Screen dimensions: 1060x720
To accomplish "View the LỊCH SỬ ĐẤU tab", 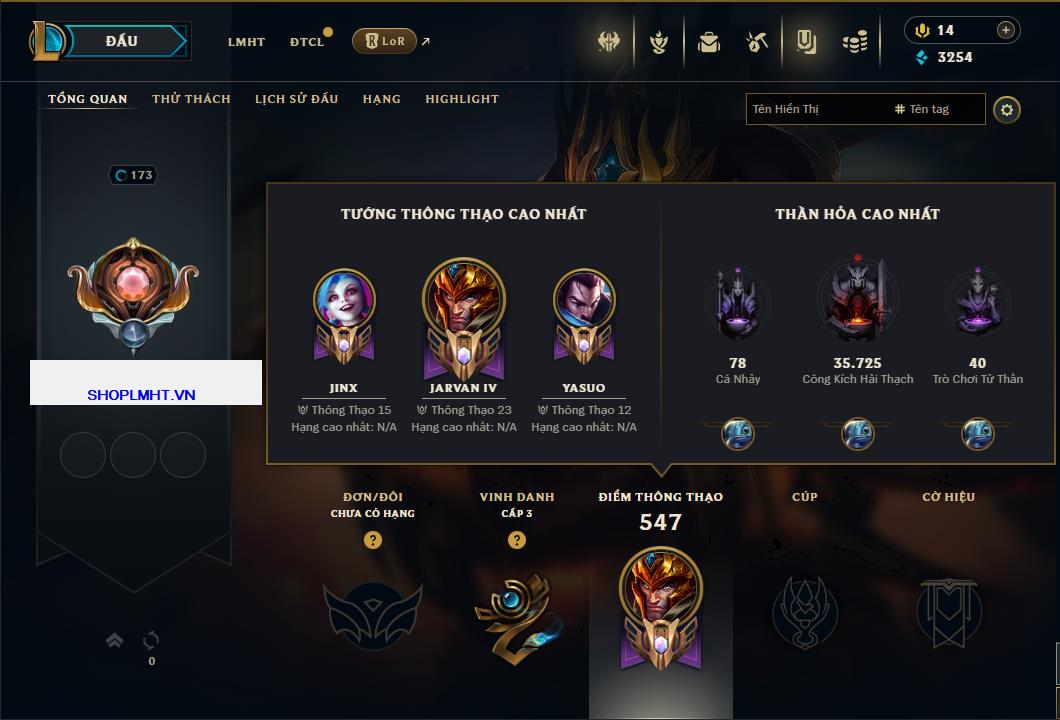I will (296, 99).
